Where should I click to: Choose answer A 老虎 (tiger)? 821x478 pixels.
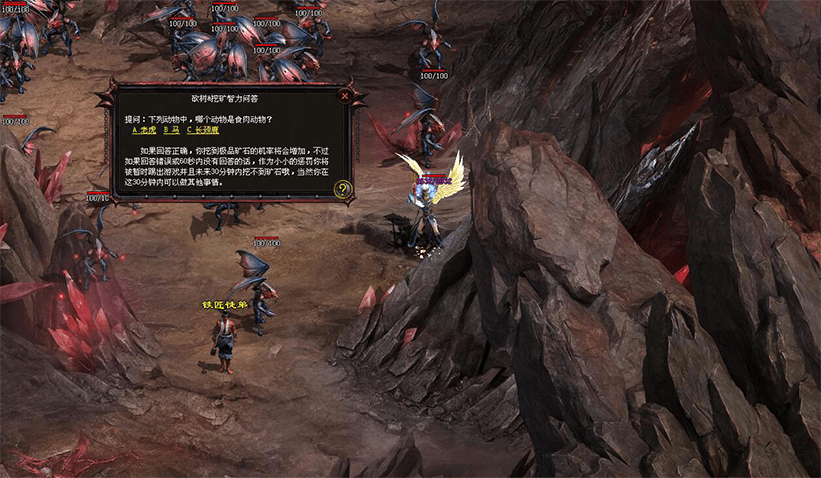(144, 130)
